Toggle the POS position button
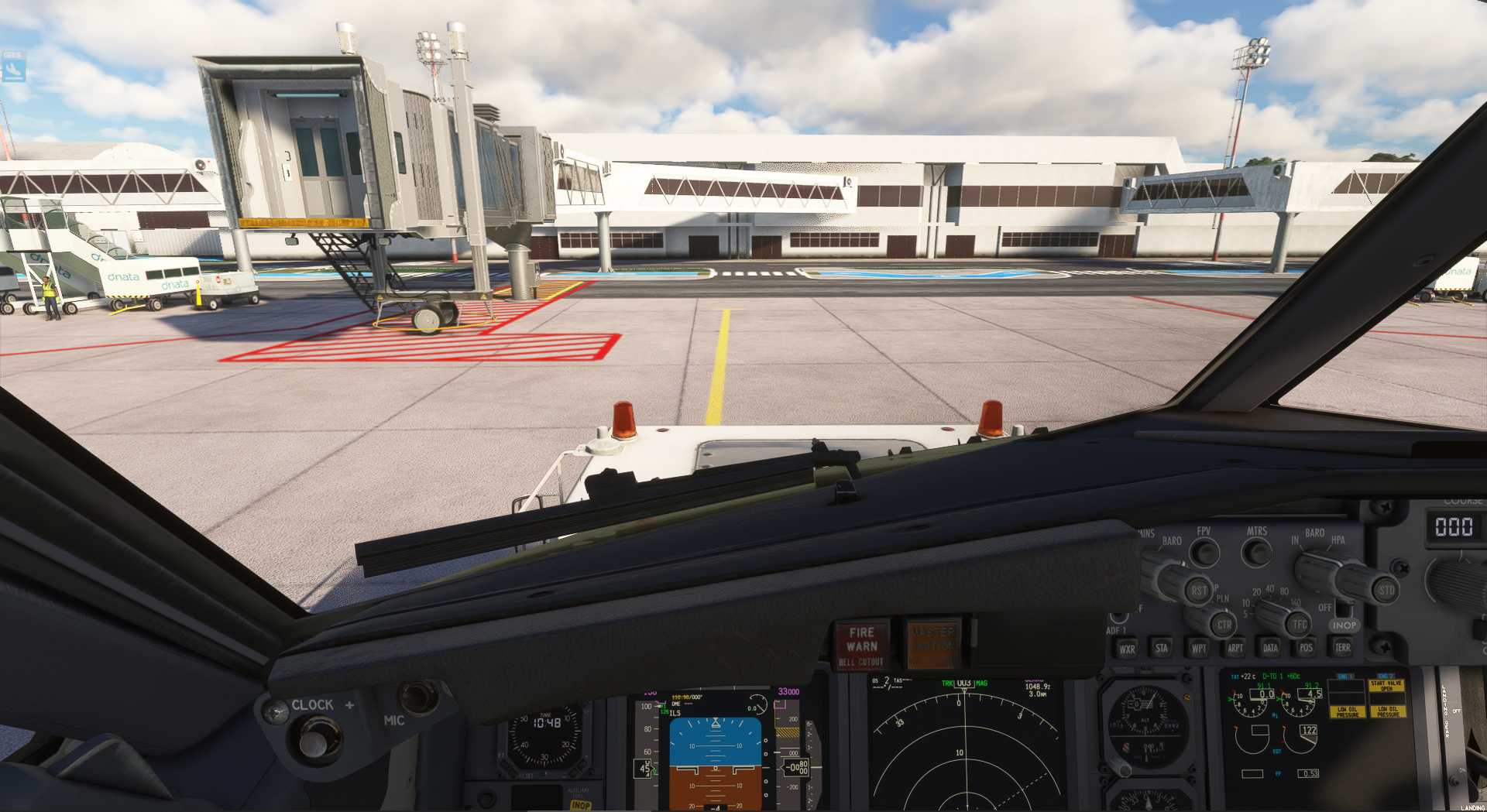1487x812 pixels. 1306,648
